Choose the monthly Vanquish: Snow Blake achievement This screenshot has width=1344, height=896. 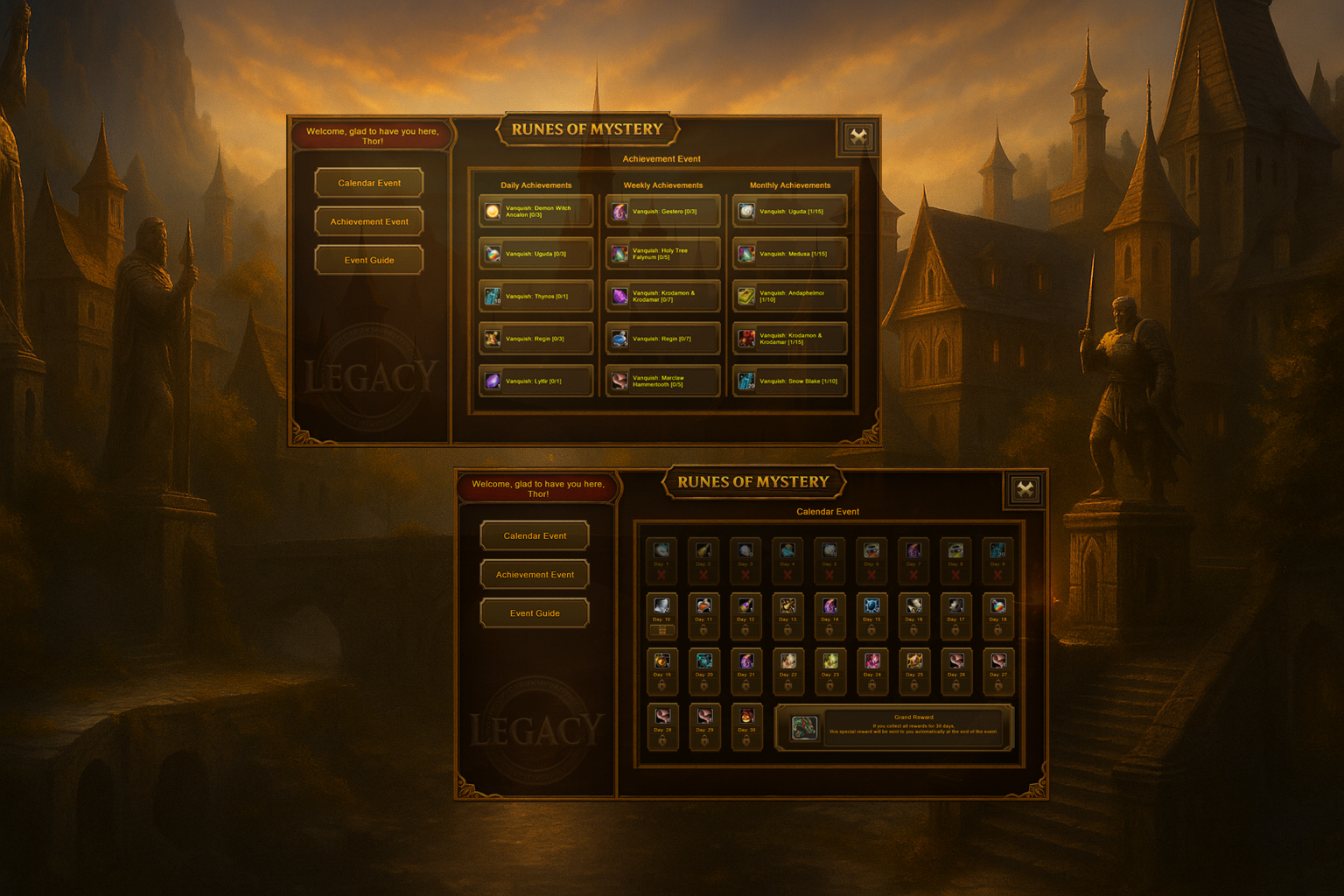[790, 381]
